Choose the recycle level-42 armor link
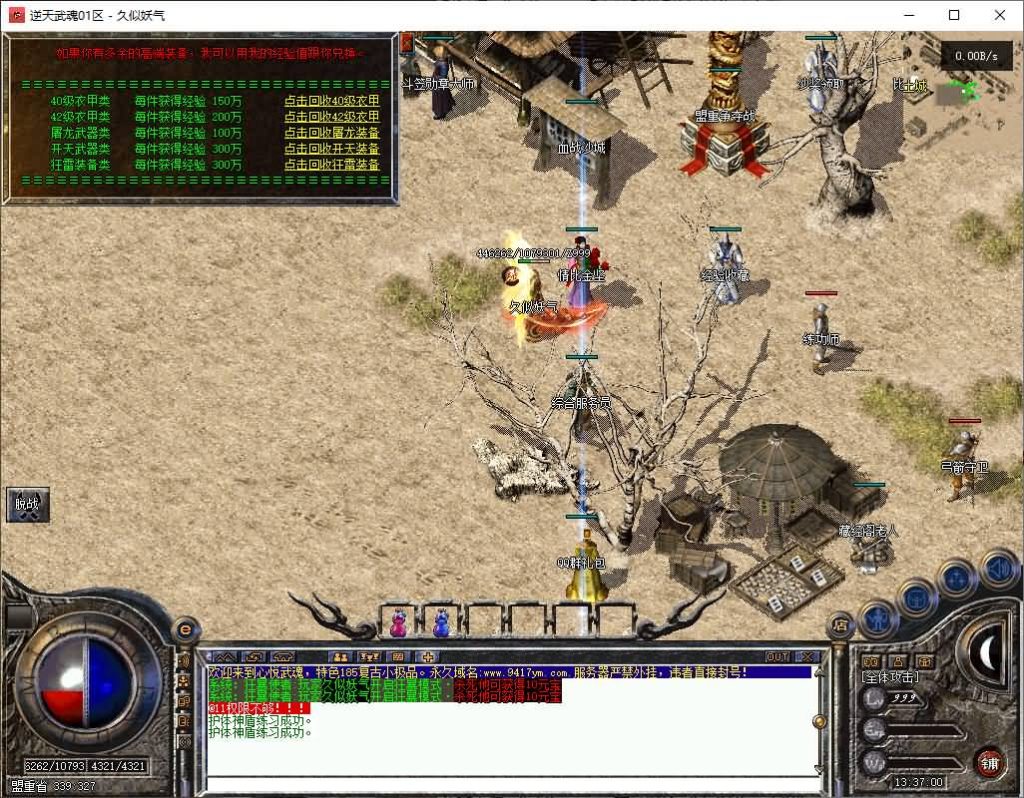The image size is (1024, 798). pyautogui.click(x=331, y=117)
